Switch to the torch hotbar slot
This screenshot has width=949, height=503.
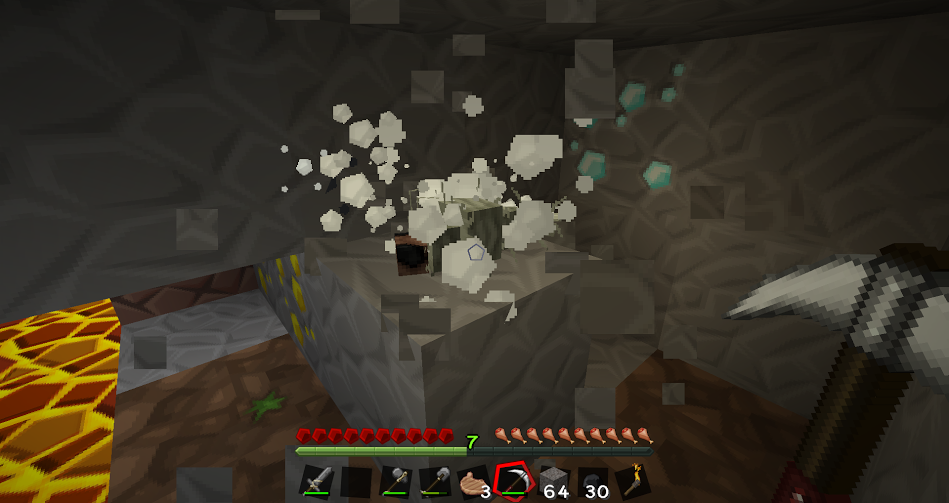tap(631, 482)
